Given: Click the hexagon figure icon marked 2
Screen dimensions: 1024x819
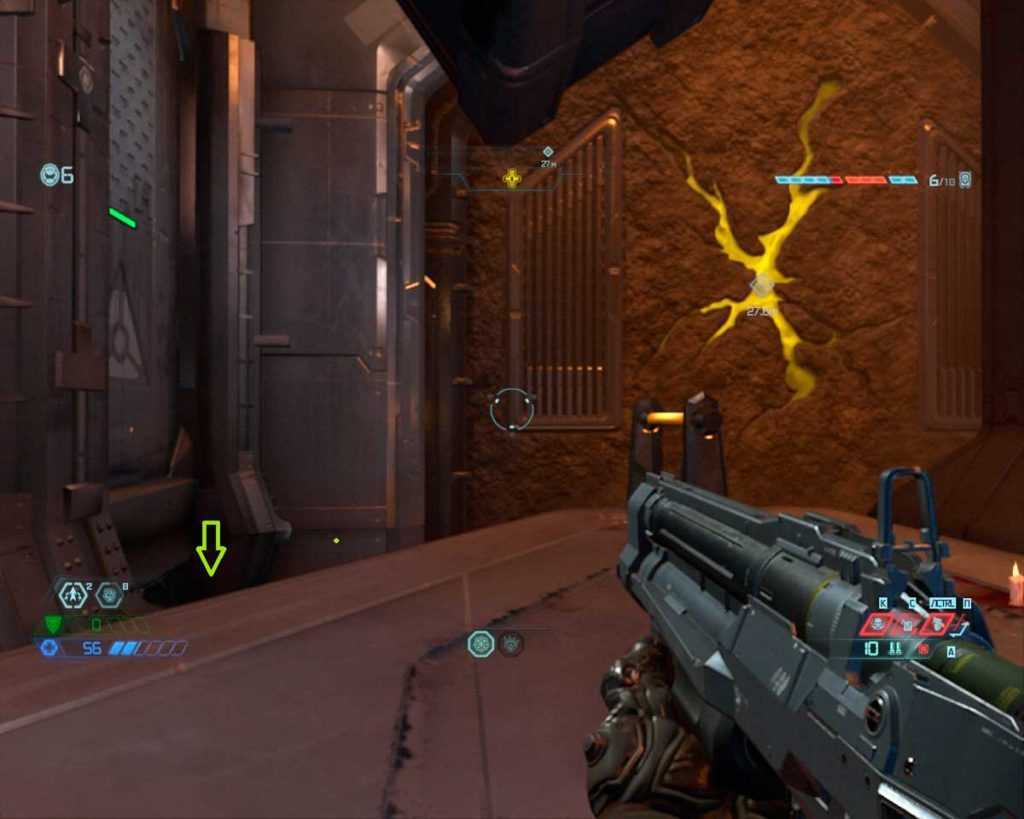Looking at the screenshot, I should pos(72,595).
